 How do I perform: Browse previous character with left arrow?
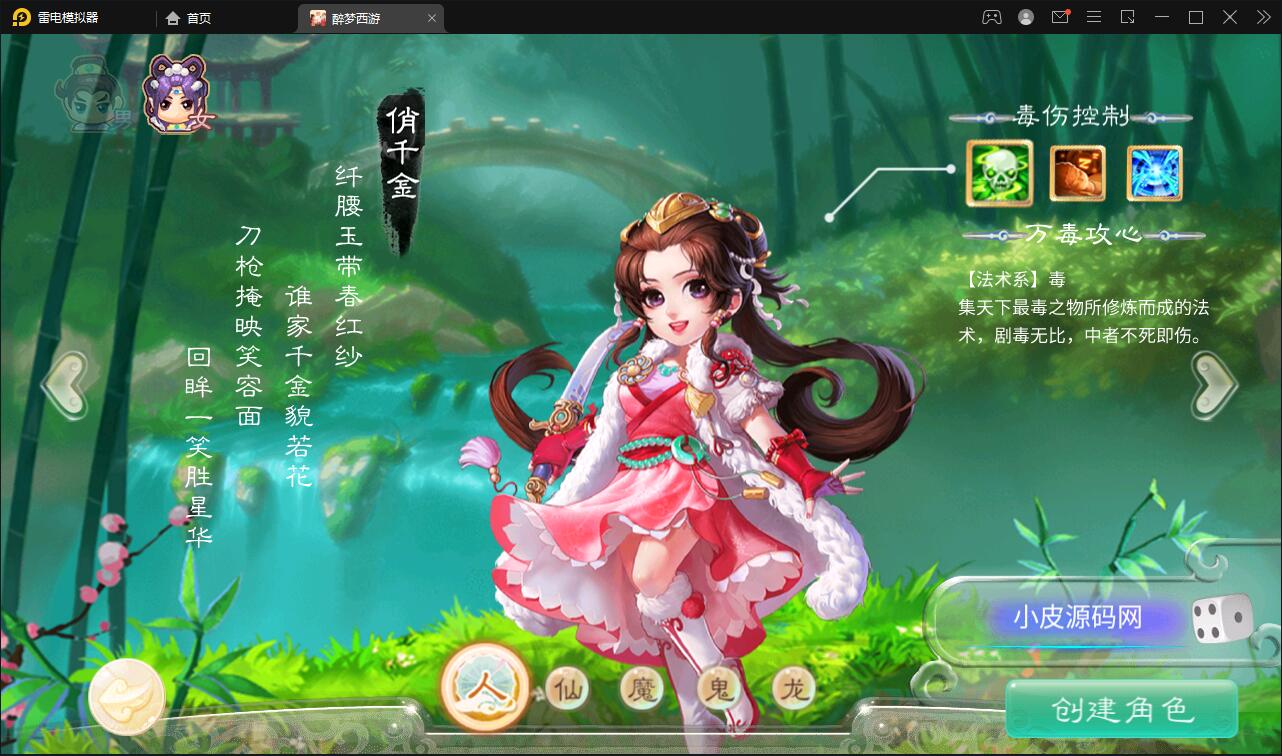64,383
